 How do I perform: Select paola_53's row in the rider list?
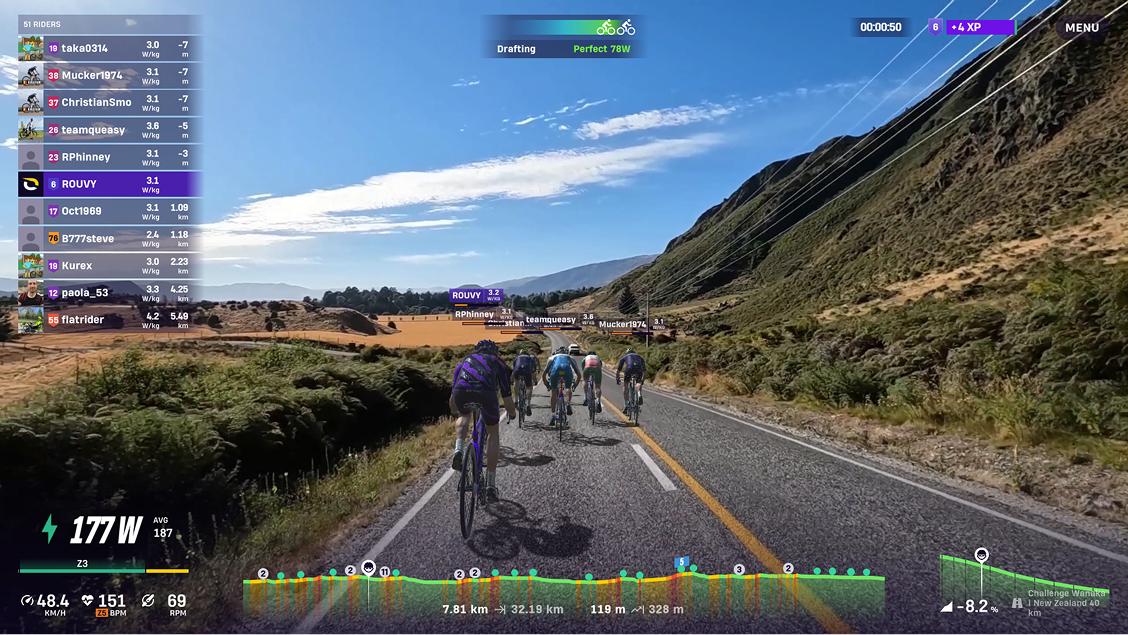[110, 292]
